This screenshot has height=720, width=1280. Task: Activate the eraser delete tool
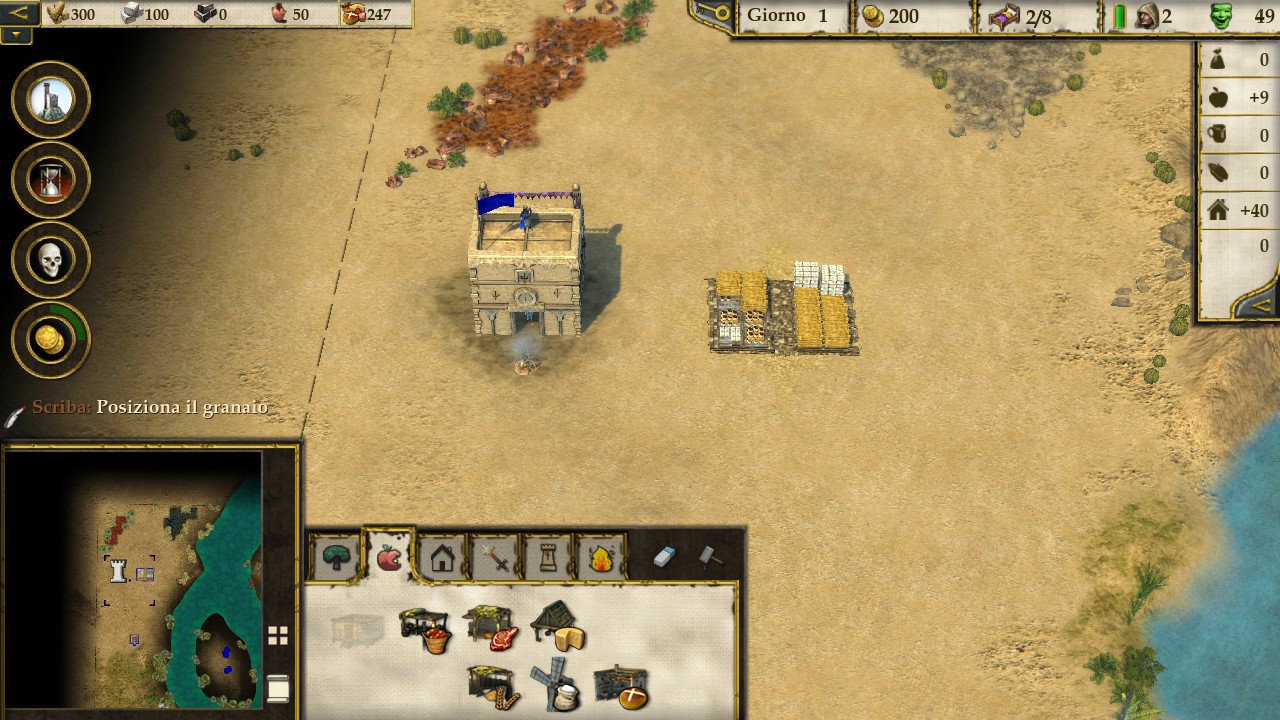point(665,557)
